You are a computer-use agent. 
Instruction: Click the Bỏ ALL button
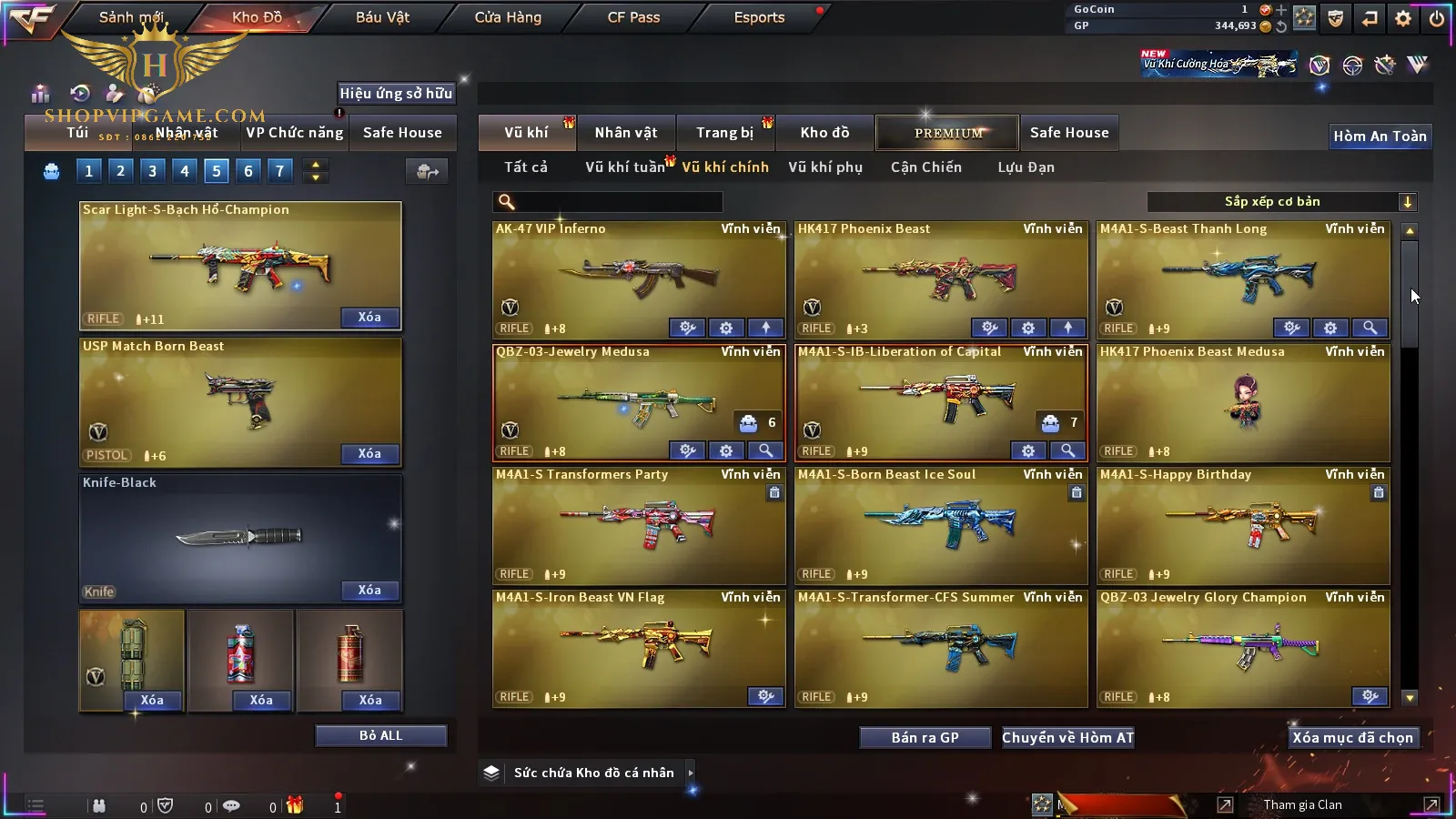[380, 735]
